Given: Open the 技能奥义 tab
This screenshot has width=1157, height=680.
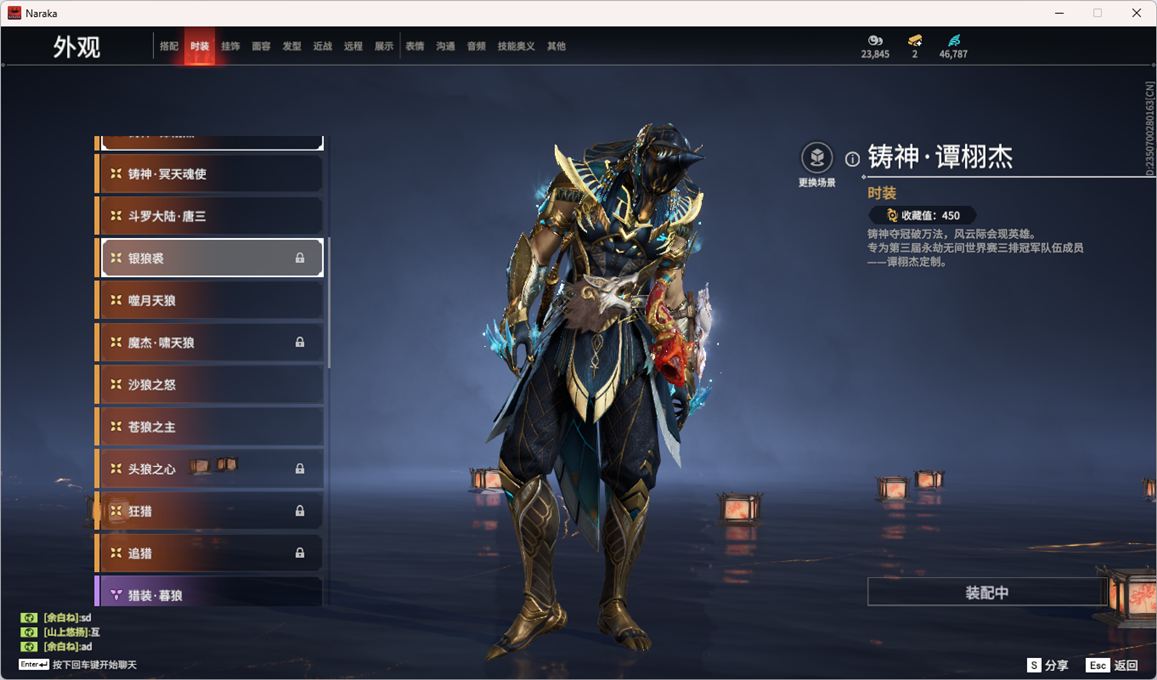Looking at the screenshot, I should tap(516, 47).
